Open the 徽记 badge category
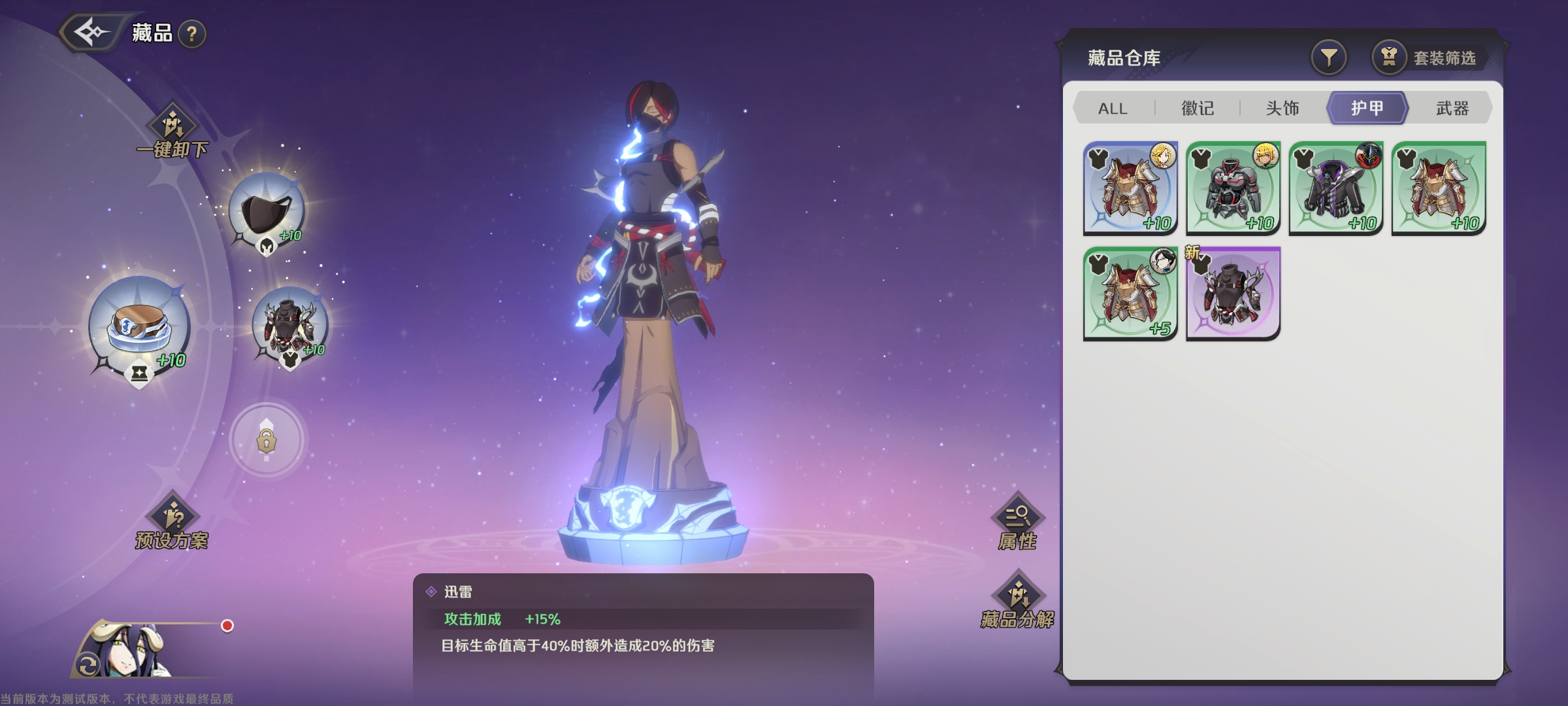 (x=1197, y=109)
